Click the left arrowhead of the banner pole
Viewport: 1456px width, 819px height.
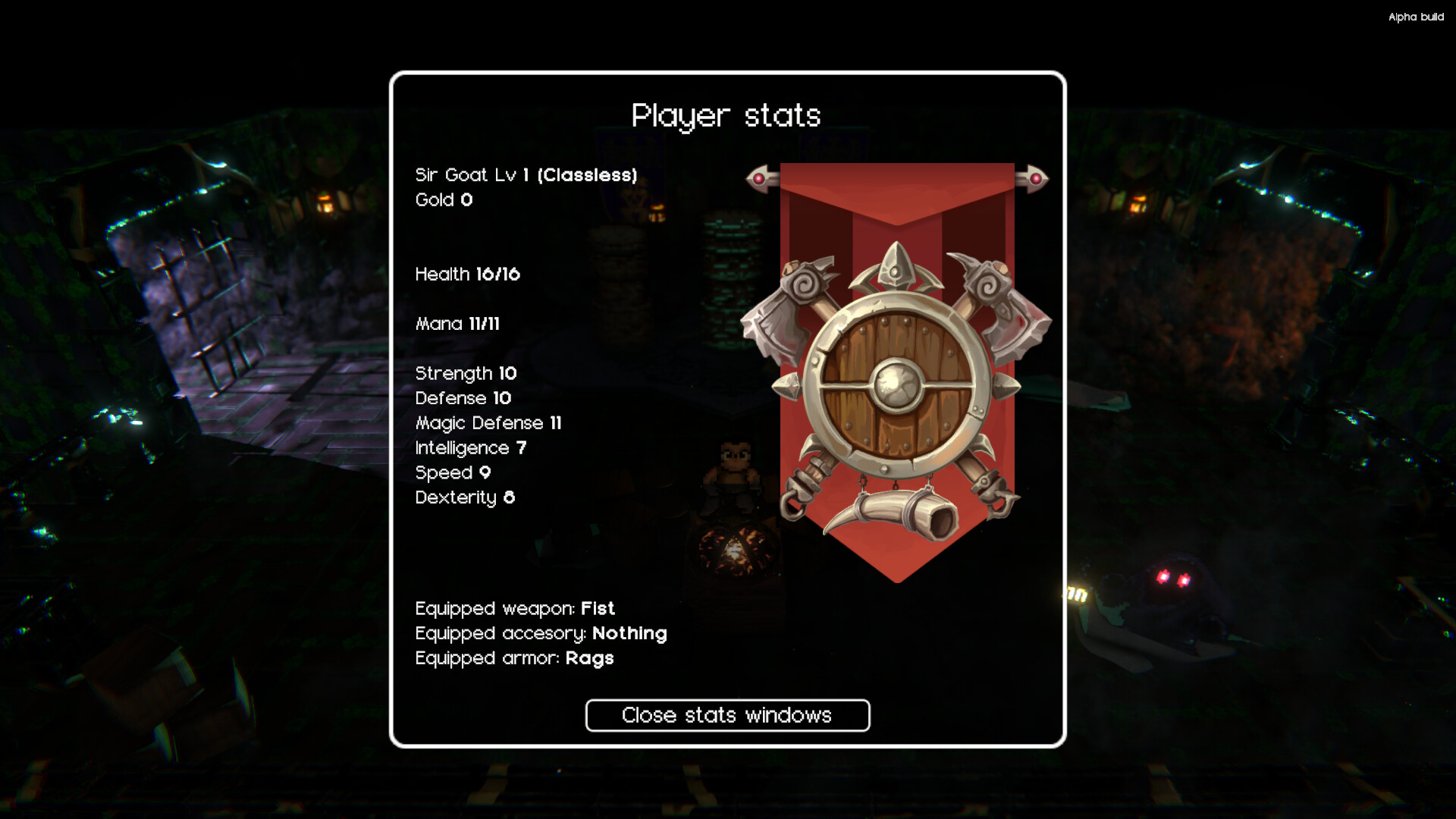tap(758, 176)
